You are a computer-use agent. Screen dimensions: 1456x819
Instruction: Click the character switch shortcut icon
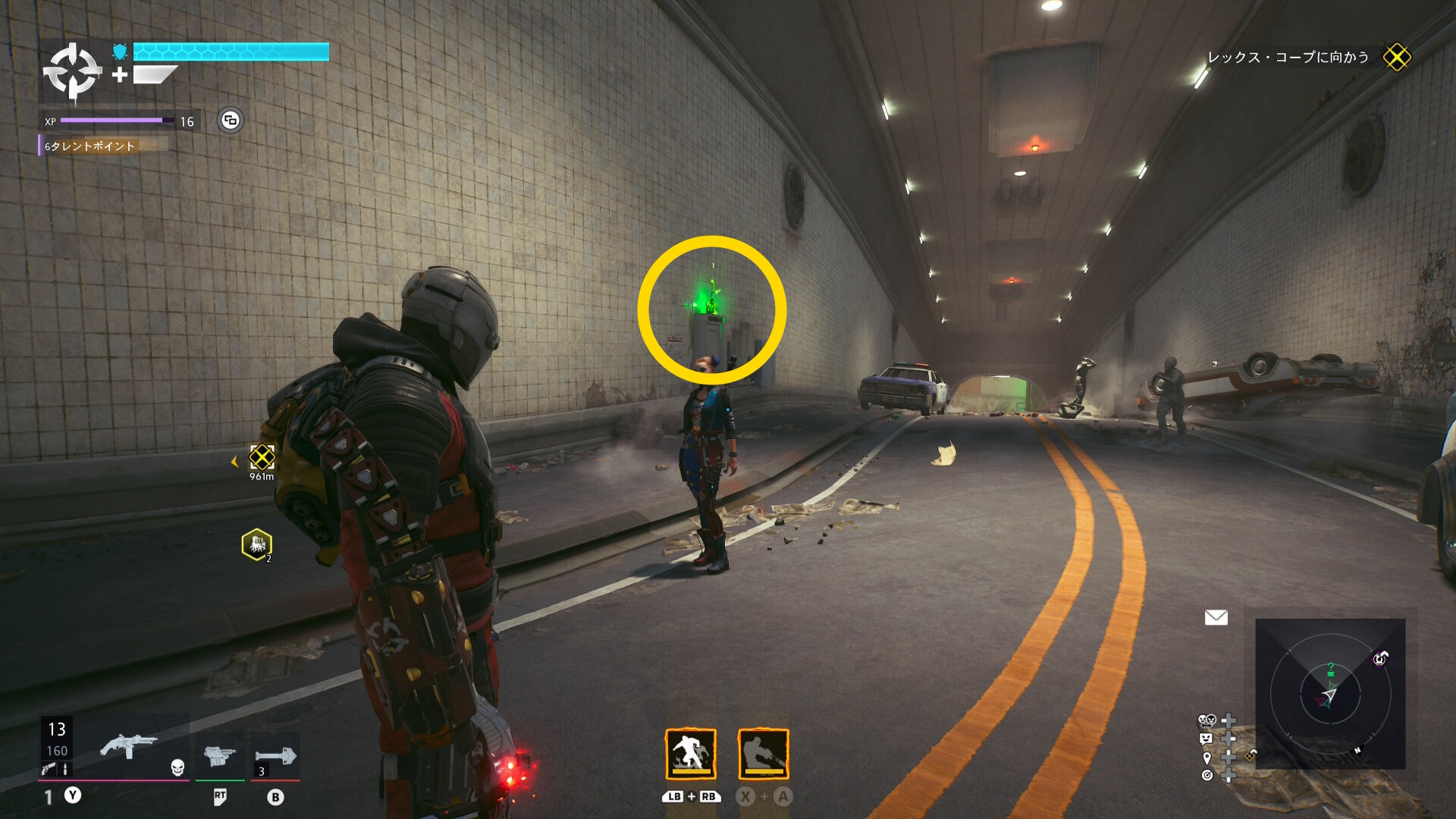coord(1207,720)
